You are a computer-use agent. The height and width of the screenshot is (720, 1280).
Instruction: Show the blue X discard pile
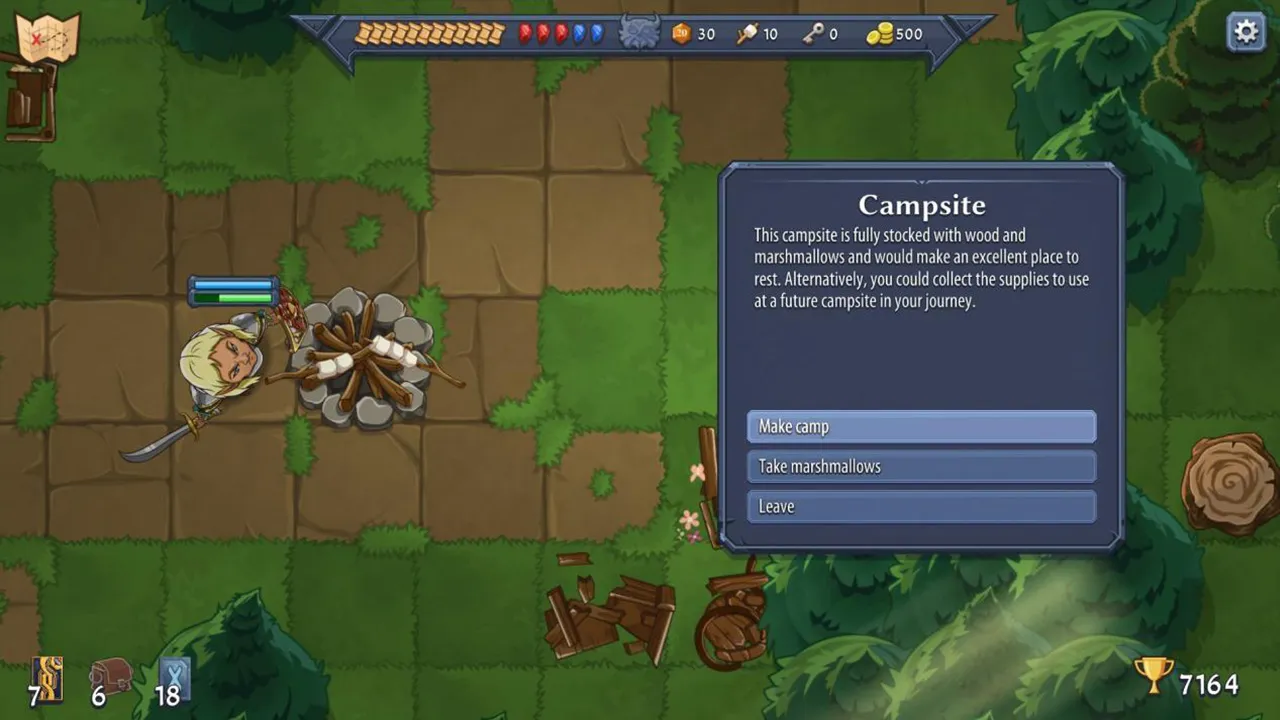point(174,677)
